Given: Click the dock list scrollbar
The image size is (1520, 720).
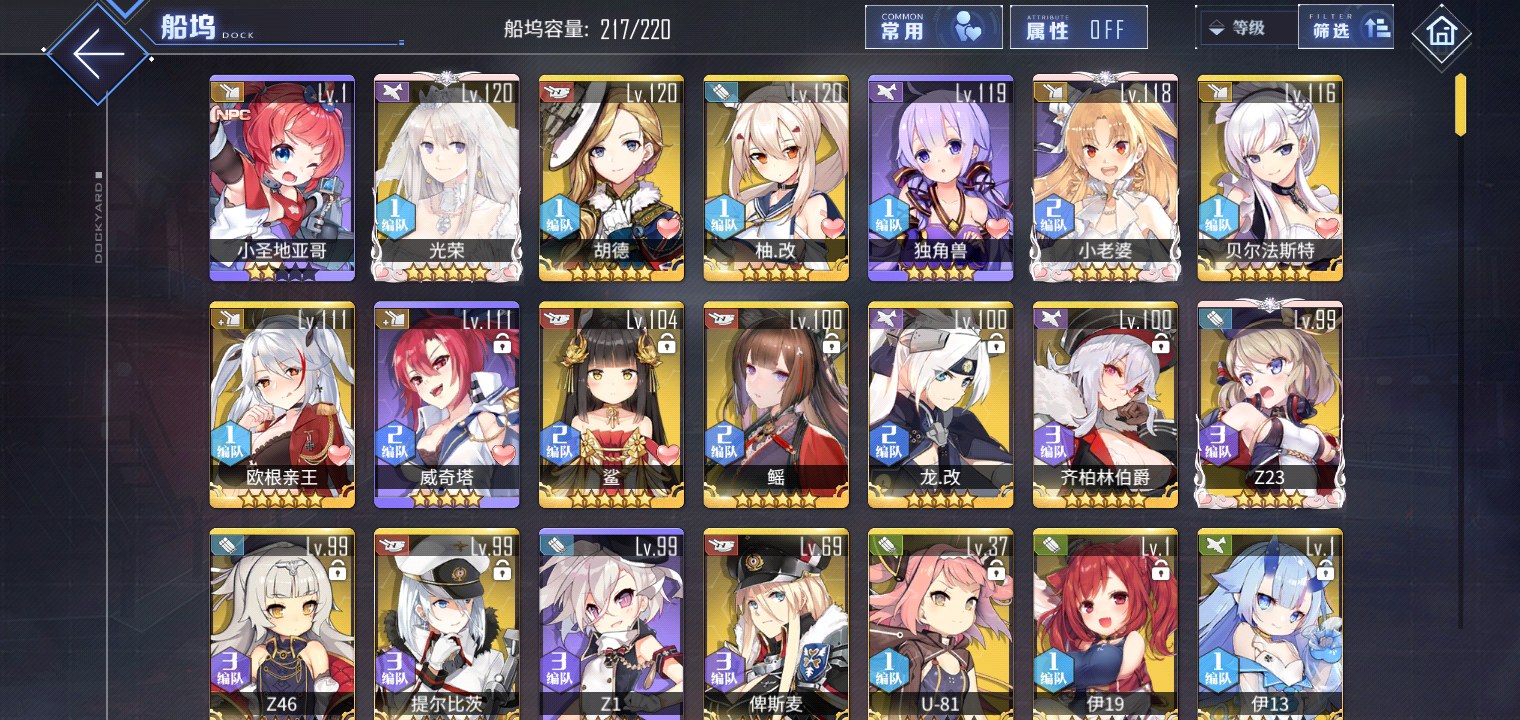Looking at the screenshot, I should pos(1460,104).
